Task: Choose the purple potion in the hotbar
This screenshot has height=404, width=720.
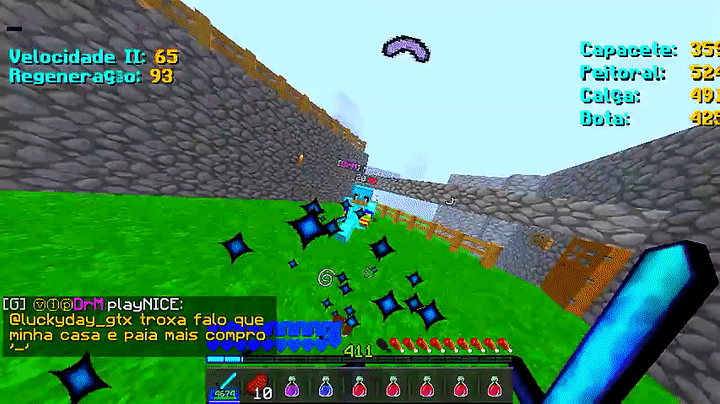Action: 292,386
